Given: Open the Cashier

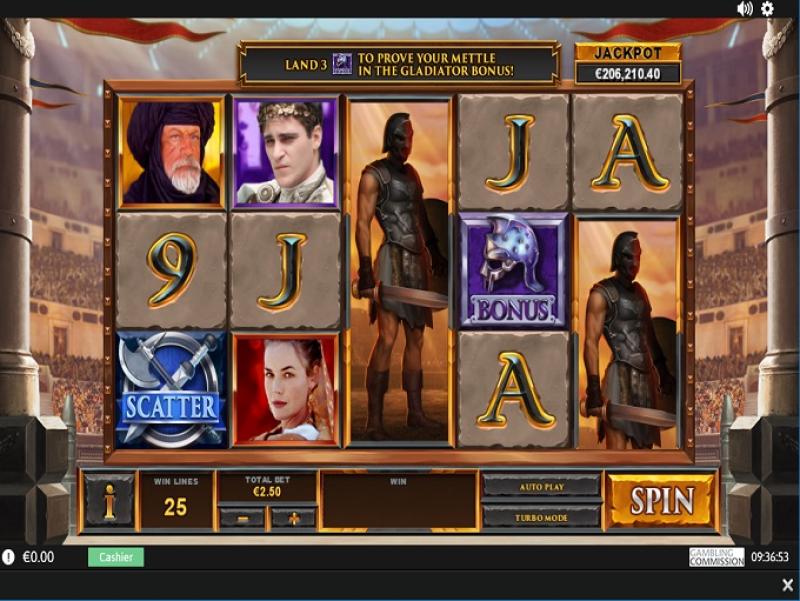Looking at the screenshot, I should [116, 557].
